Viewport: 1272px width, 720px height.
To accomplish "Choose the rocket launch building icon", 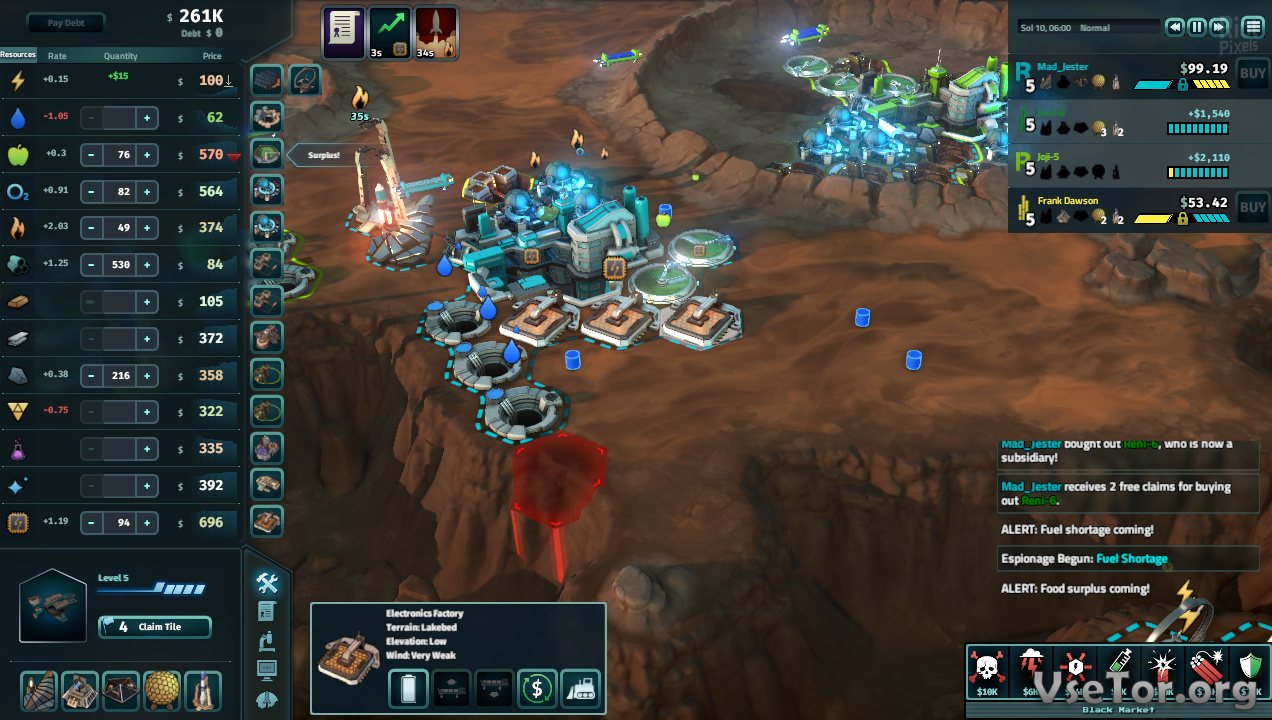I will point(203,690).
